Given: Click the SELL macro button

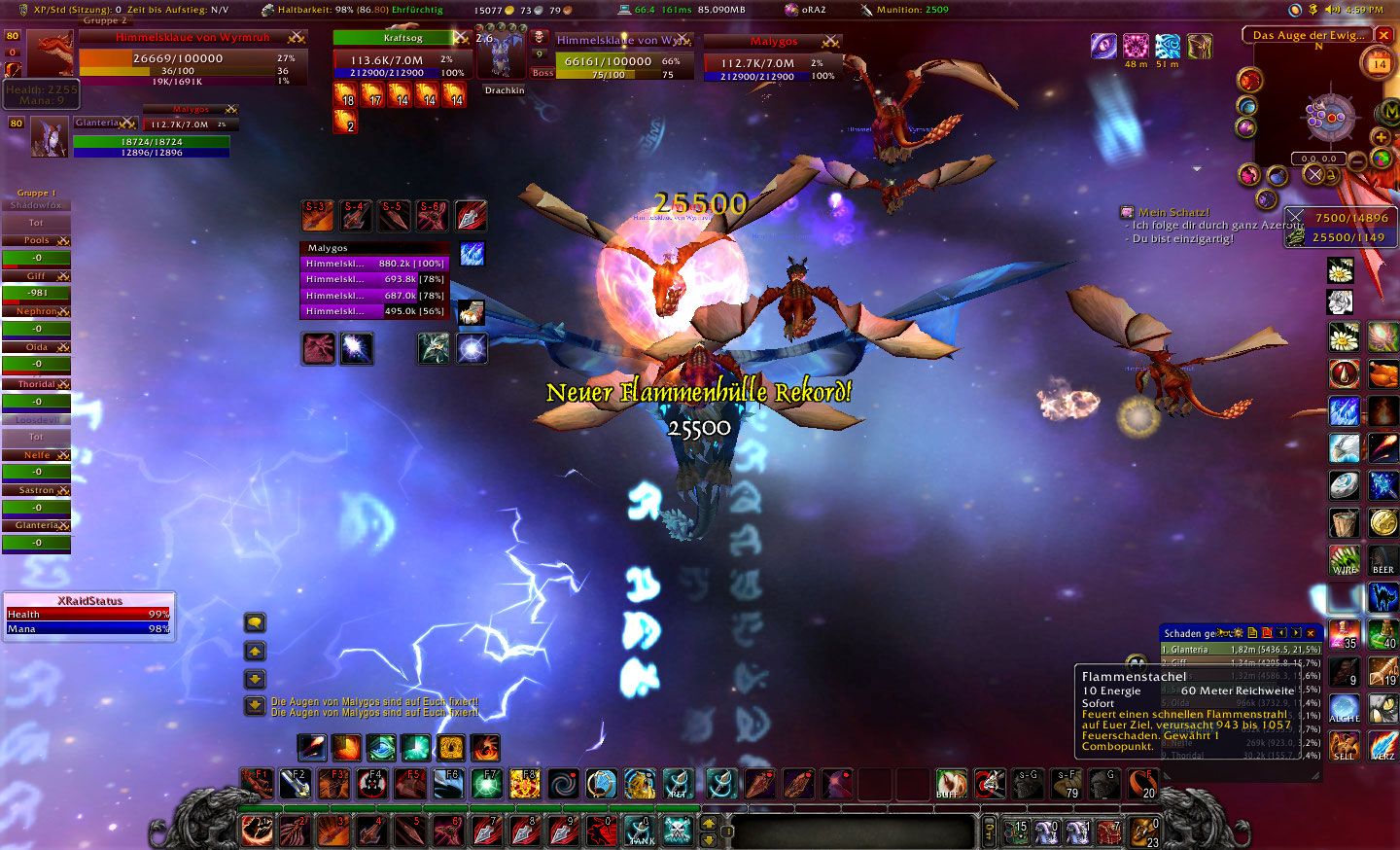Looking at the screenshot, I should [1344, 746].
